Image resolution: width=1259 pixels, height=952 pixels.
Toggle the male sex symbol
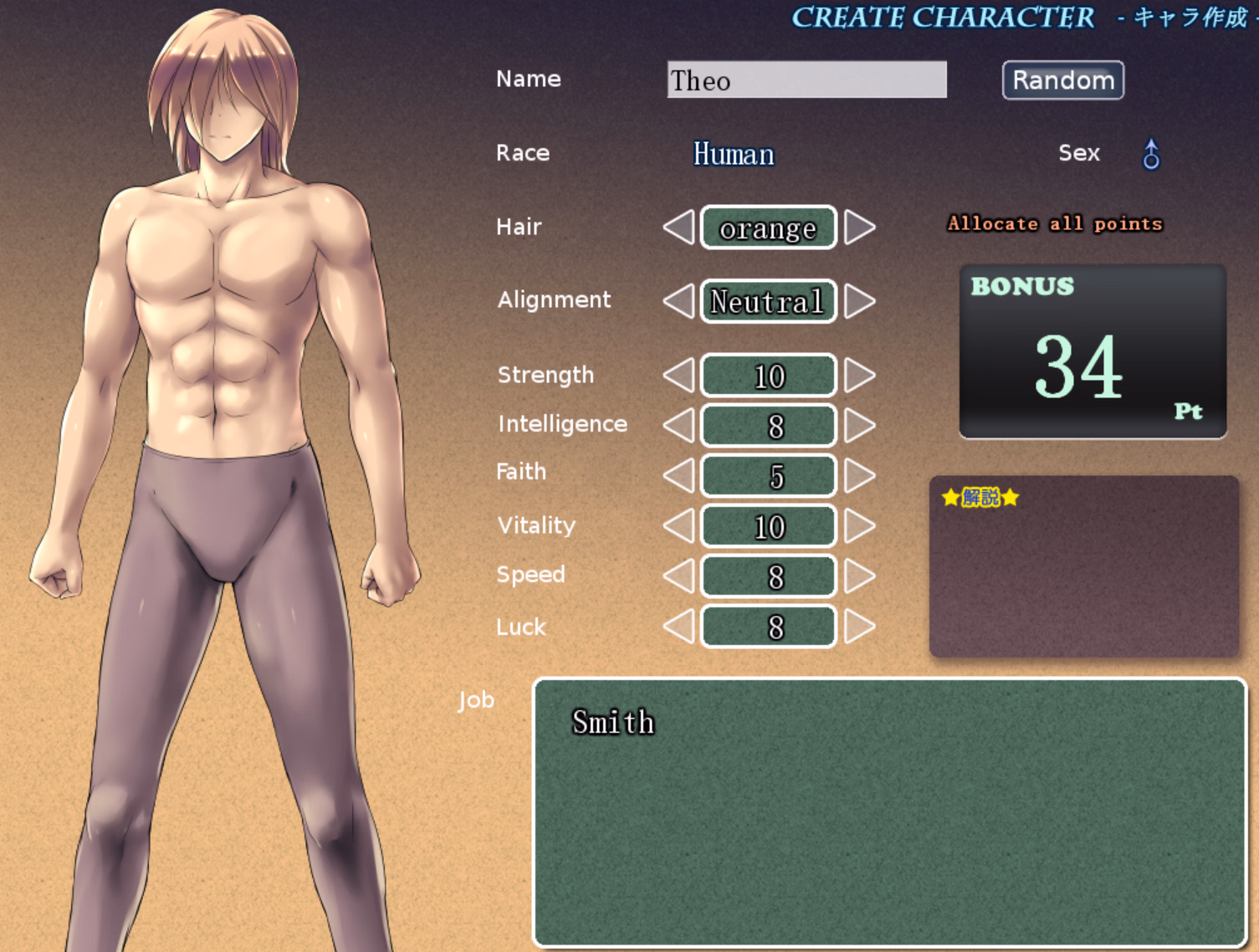pyautogui.click(x=1151, y=154)
